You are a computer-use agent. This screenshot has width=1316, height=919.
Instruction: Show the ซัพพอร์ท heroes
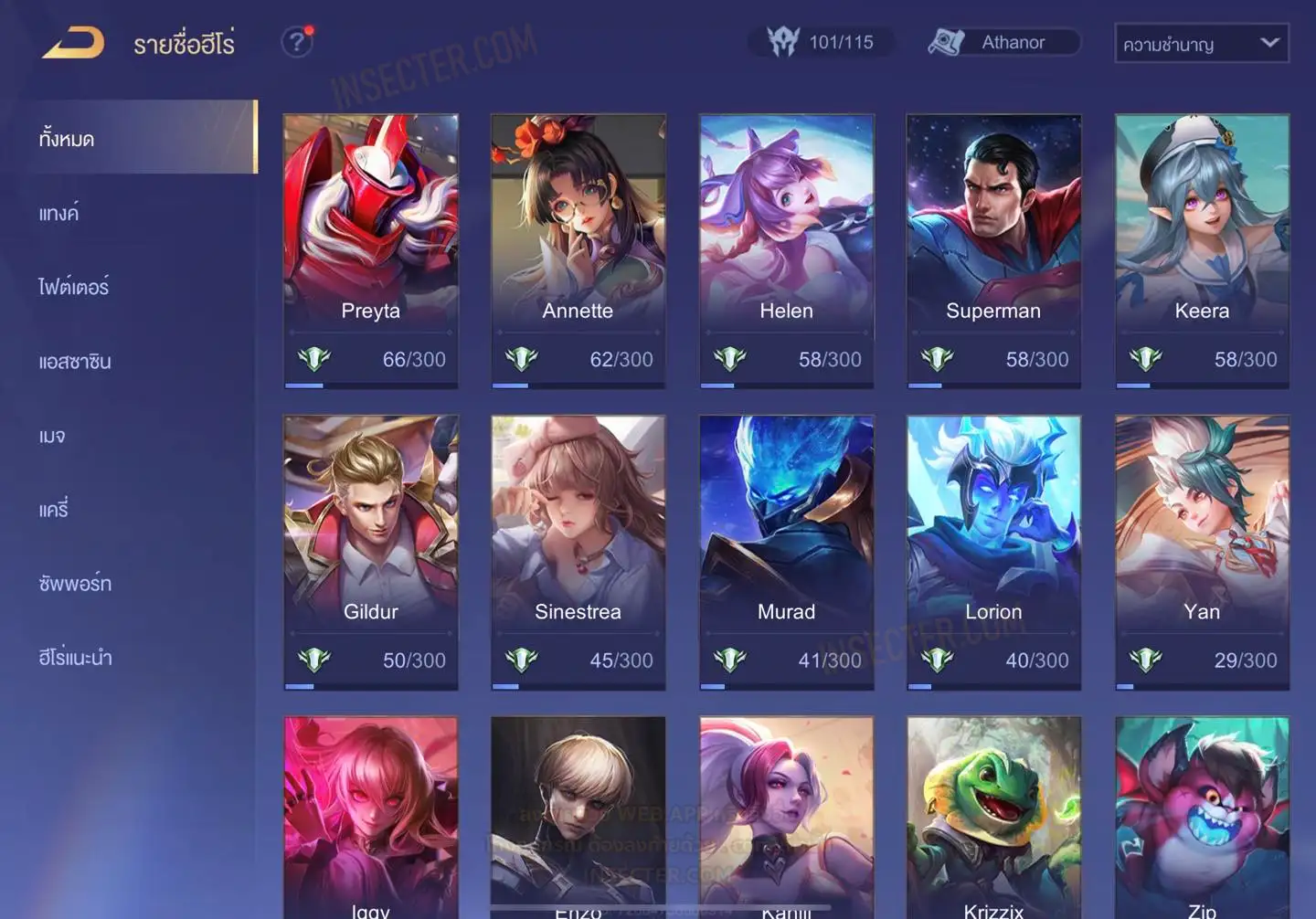(x=75, y=583)
